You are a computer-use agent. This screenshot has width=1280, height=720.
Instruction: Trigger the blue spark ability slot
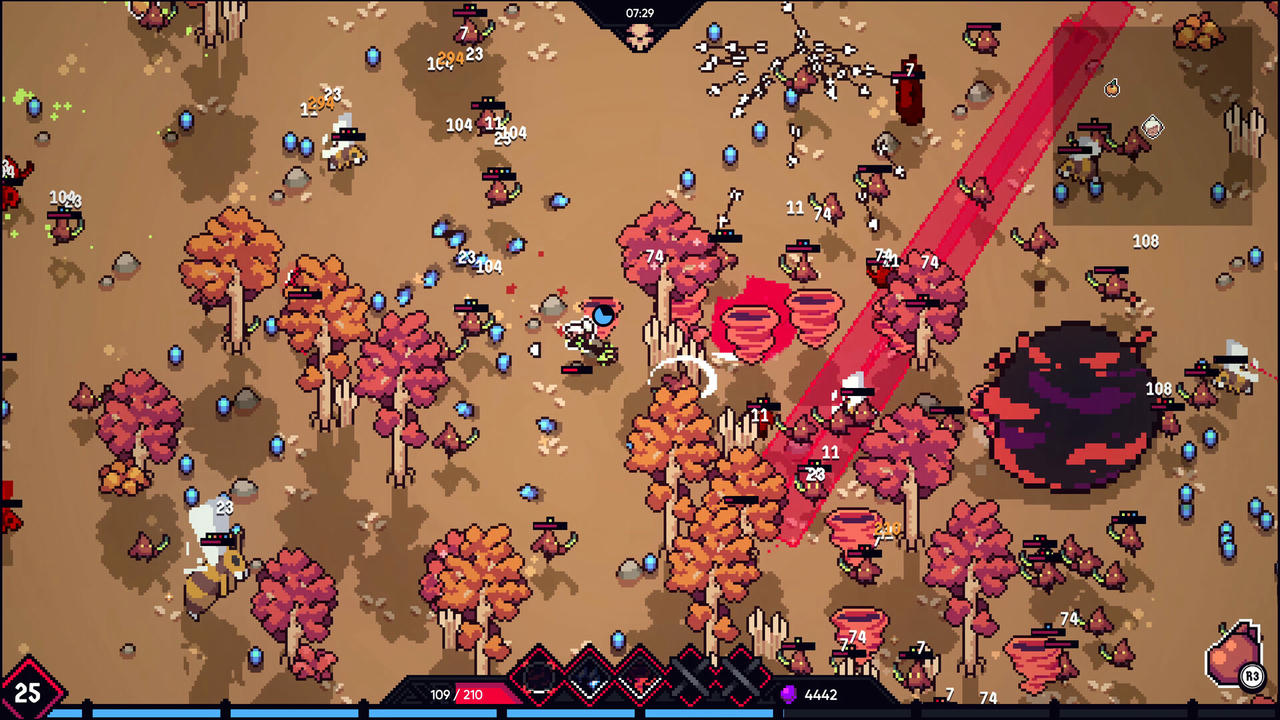click(589, 677)
